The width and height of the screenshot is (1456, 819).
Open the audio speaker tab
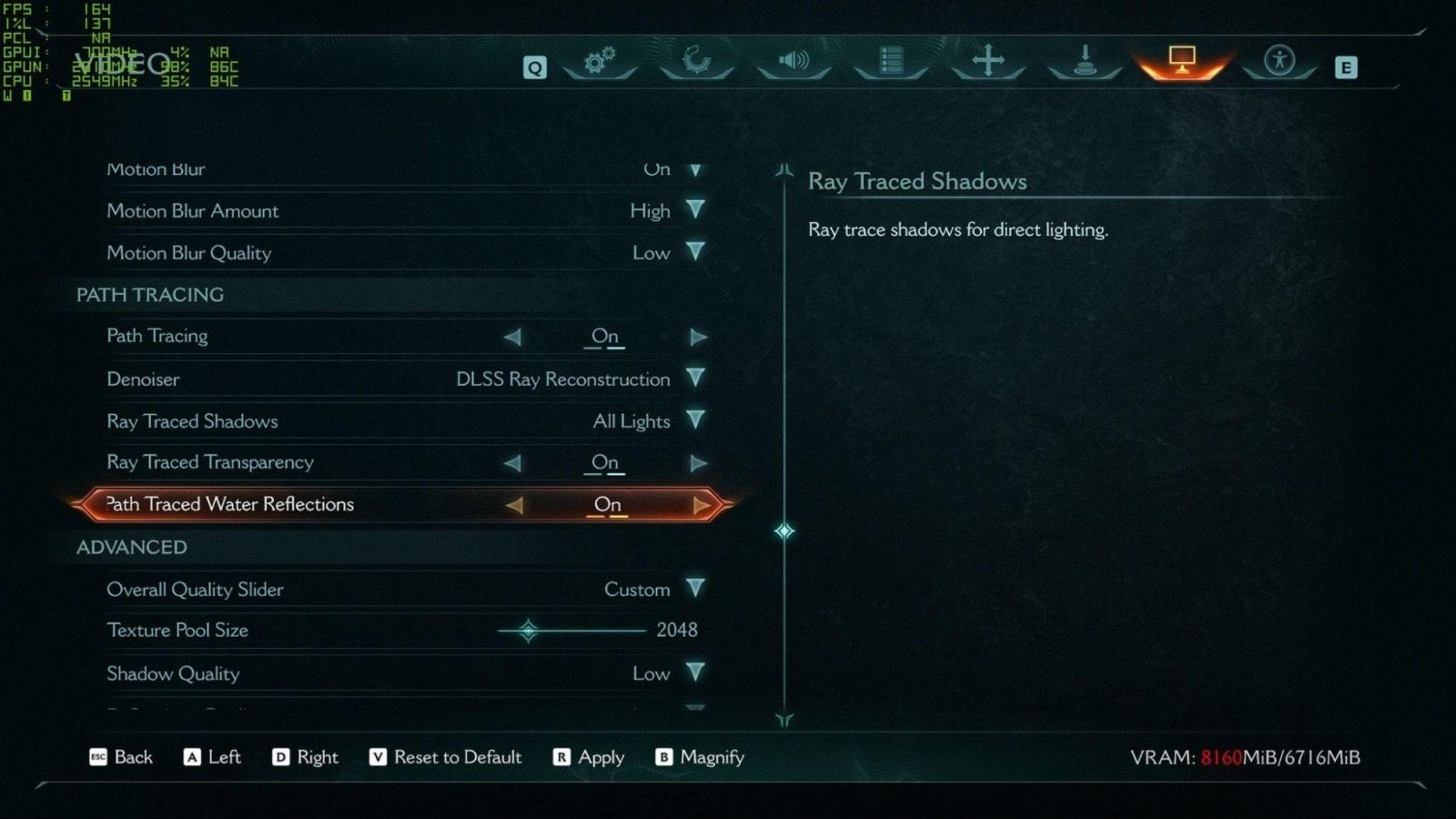794,61
